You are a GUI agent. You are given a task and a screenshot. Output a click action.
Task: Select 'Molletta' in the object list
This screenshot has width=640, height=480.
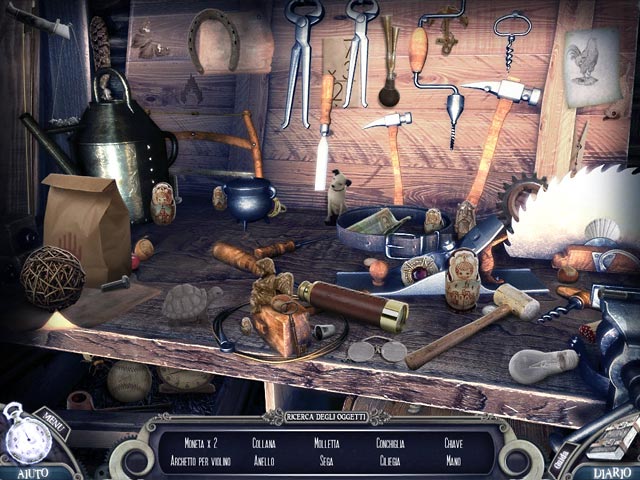click(326, 443)
